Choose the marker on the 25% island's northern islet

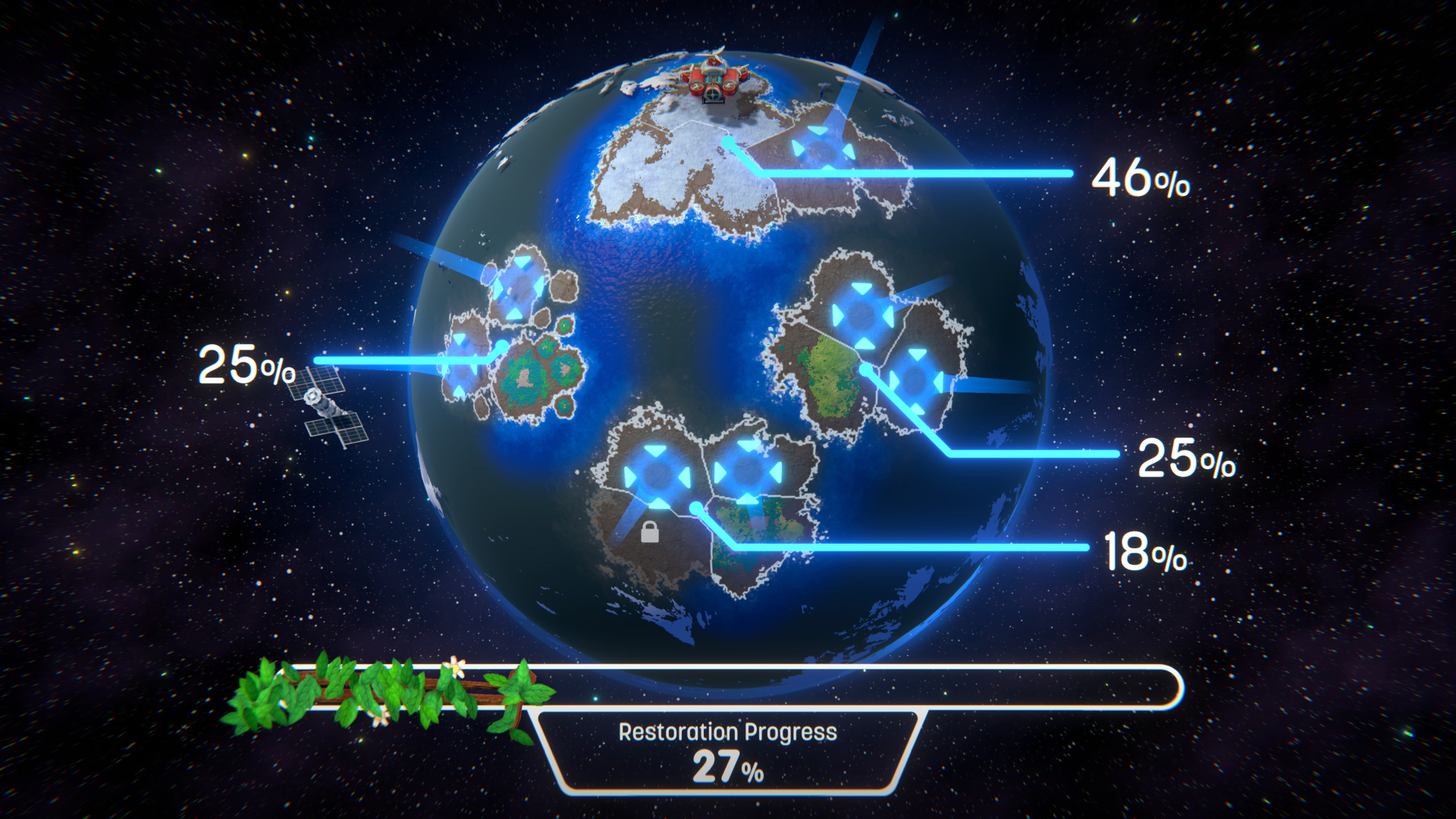tap(519, 288)
